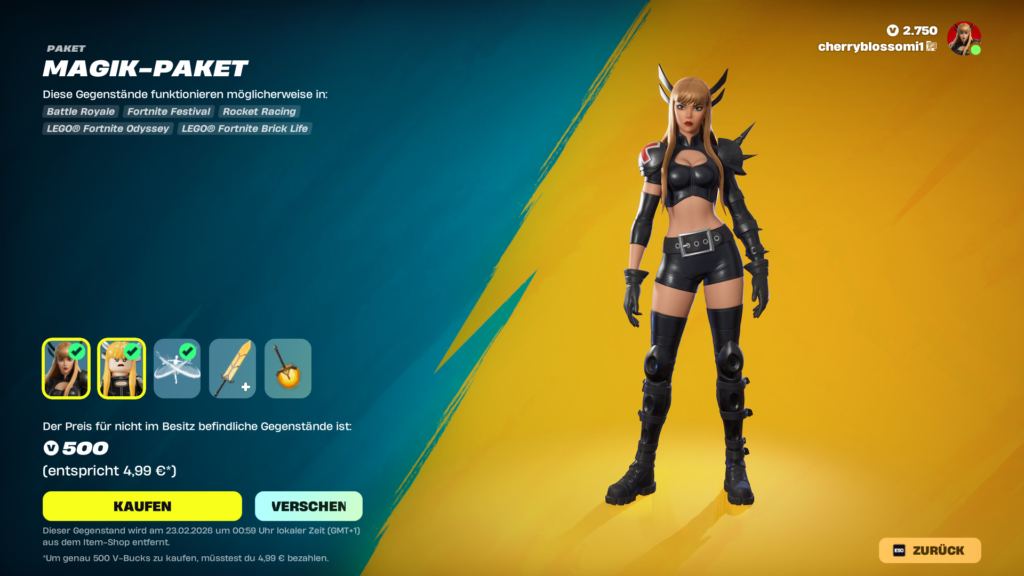The height and width of the screenshot is (576, 1024).
Task: Click the Rocket Racing mode tag
Action: pos(259,112)
